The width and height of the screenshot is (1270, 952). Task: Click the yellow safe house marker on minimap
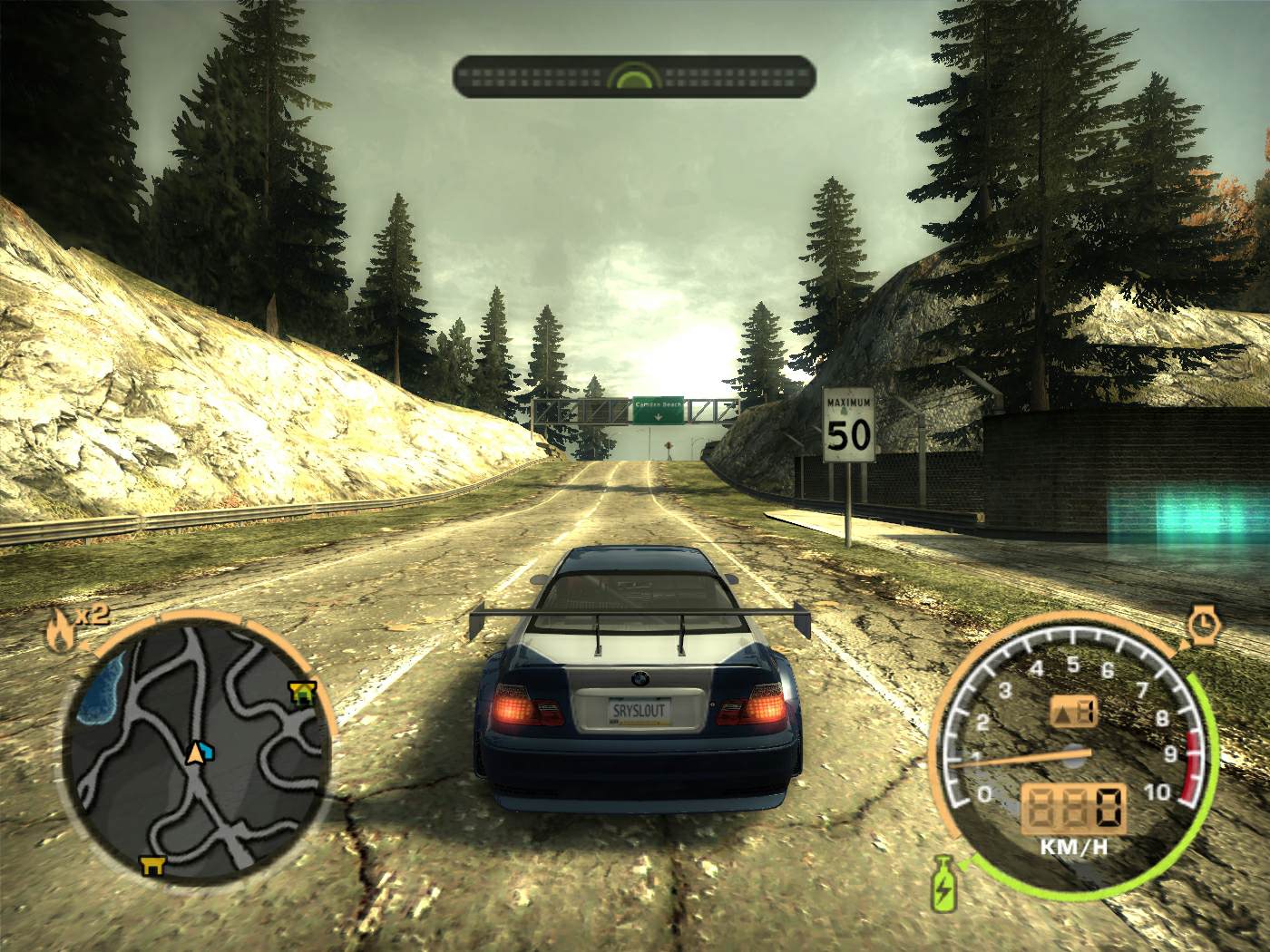(x=301, y=694)
